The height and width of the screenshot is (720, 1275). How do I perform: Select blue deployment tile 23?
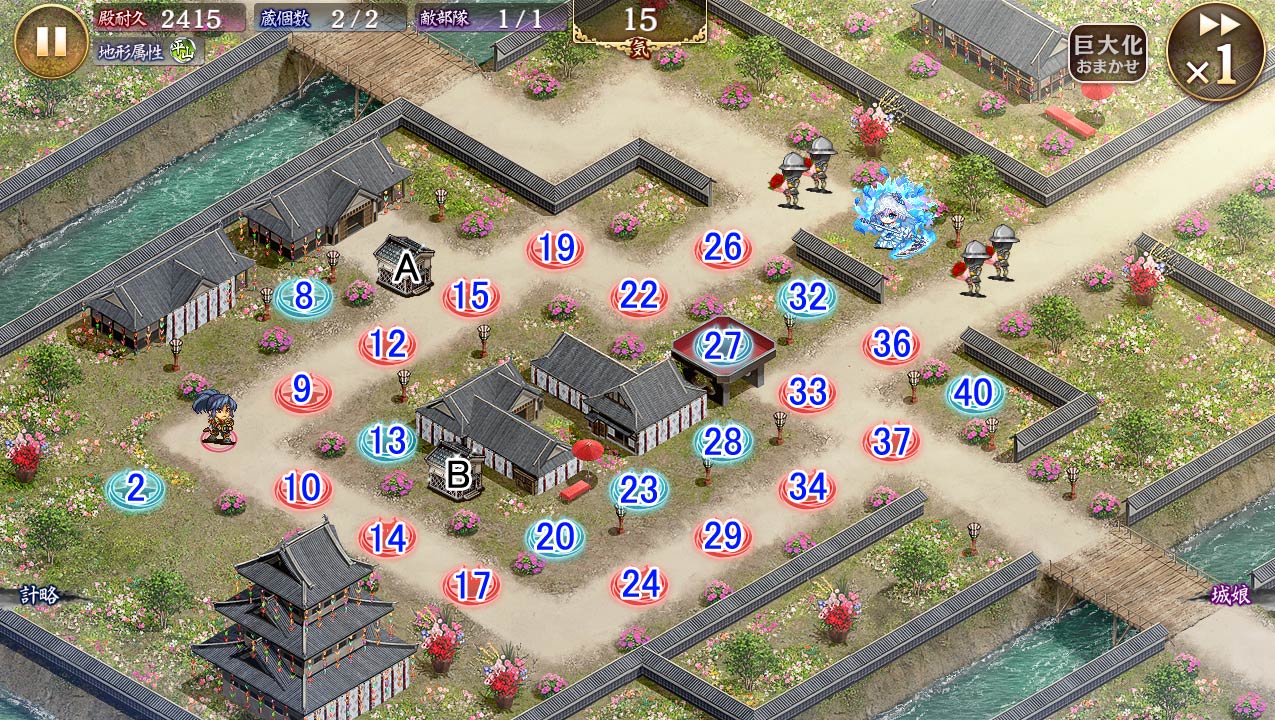click(x=639, y=489)
